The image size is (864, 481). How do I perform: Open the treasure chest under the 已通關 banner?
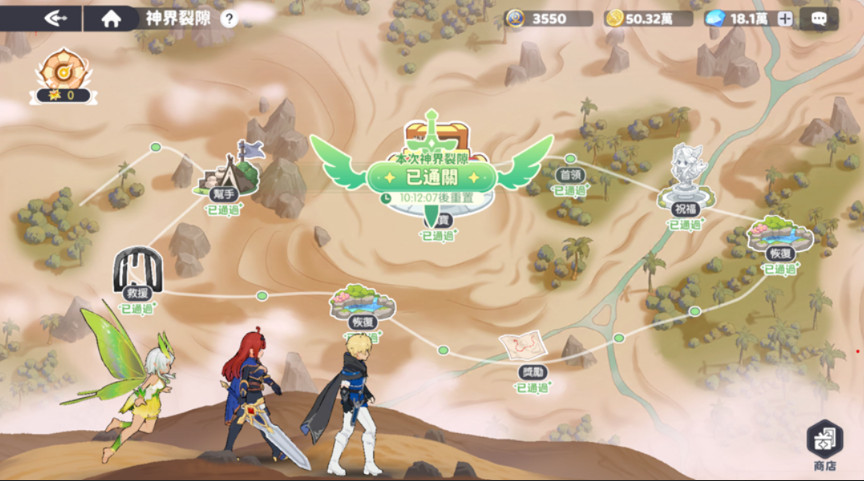[x=431, y=137]
